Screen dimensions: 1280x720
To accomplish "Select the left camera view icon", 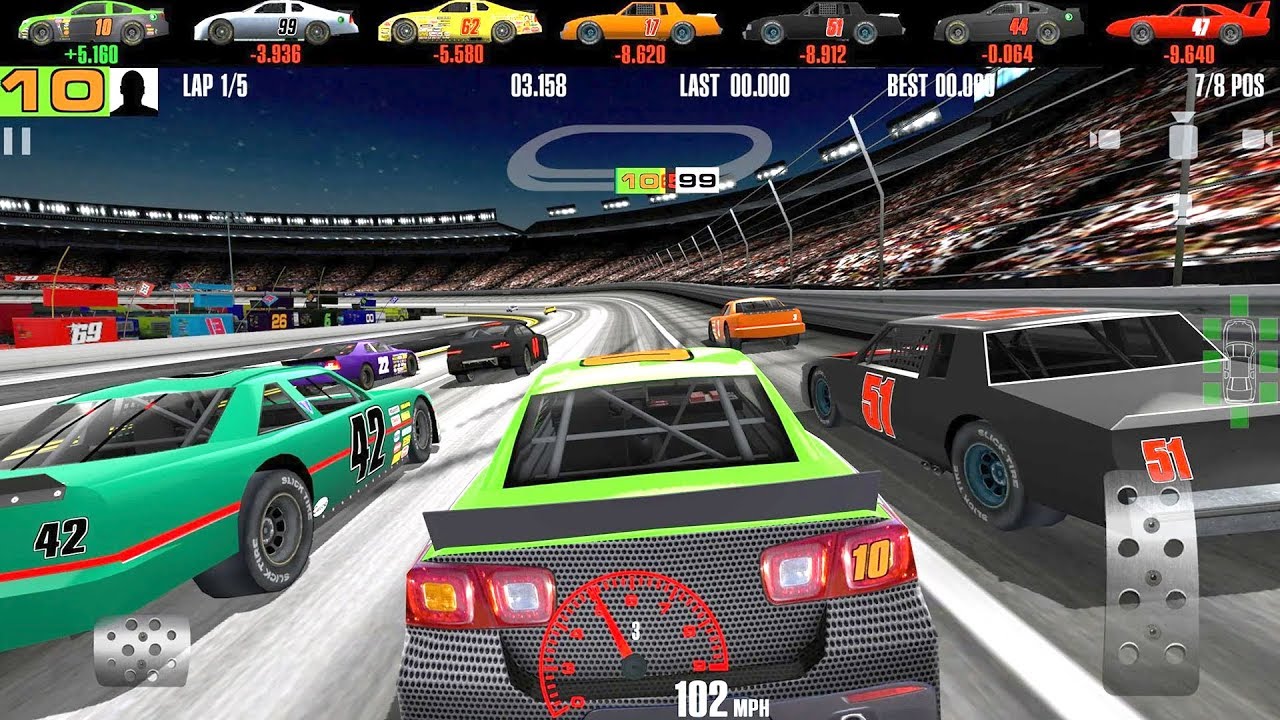I will click(x=1105, y=137).
